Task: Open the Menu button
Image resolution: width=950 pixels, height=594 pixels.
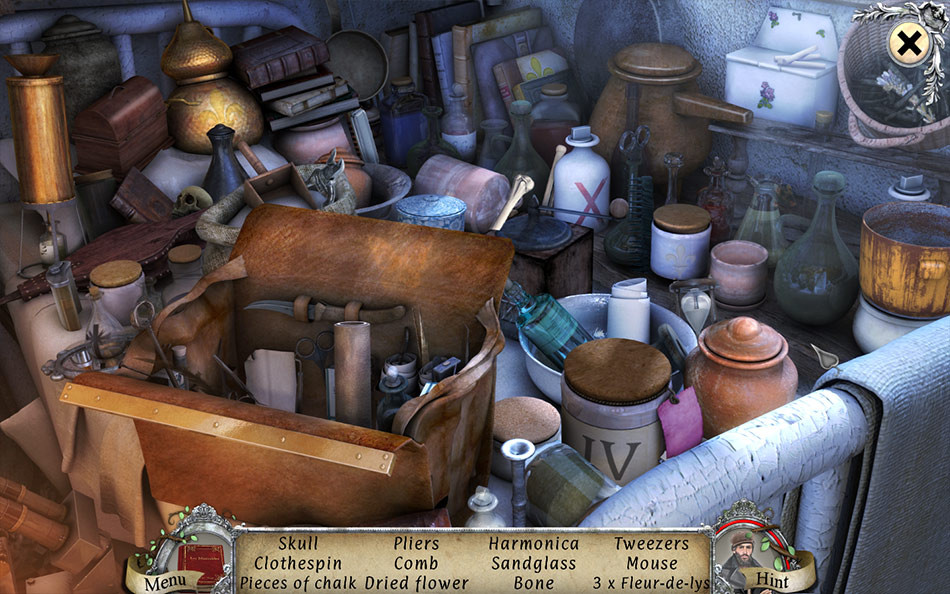Action: coord(164,580)
